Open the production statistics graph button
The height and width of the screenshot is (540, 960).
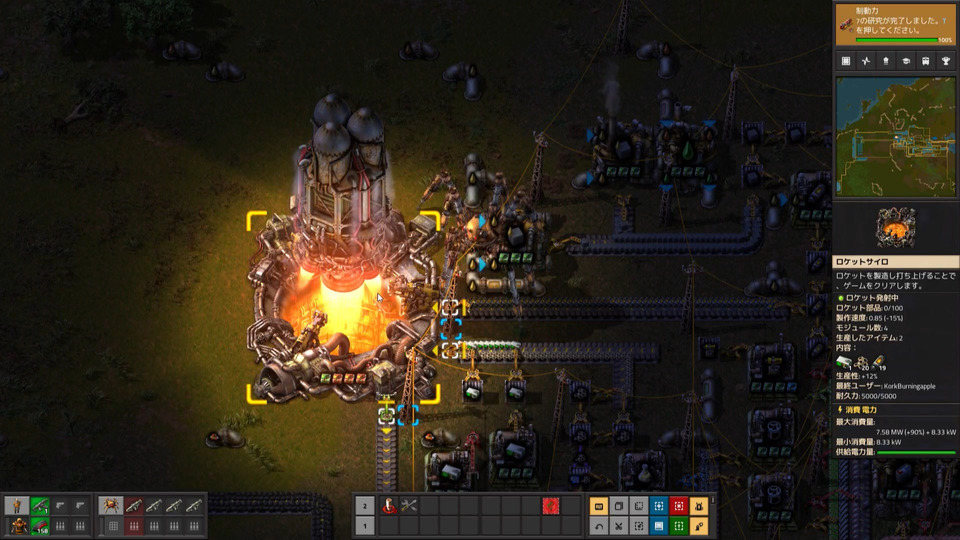[x=864, y=61]
